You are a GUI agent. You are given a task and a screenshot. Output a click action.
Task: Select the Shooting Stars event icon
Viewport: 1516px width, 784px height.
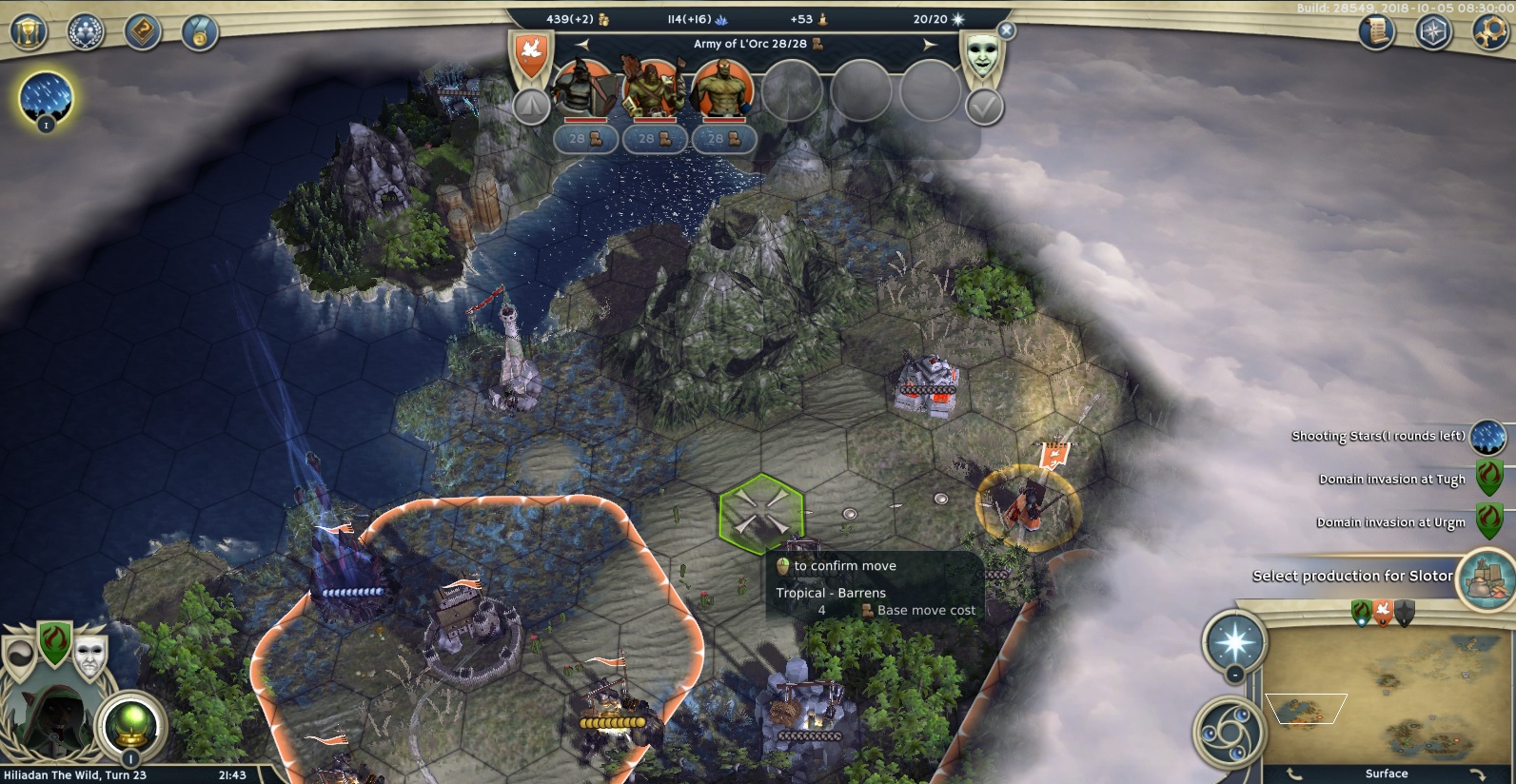pos(1487,437)
